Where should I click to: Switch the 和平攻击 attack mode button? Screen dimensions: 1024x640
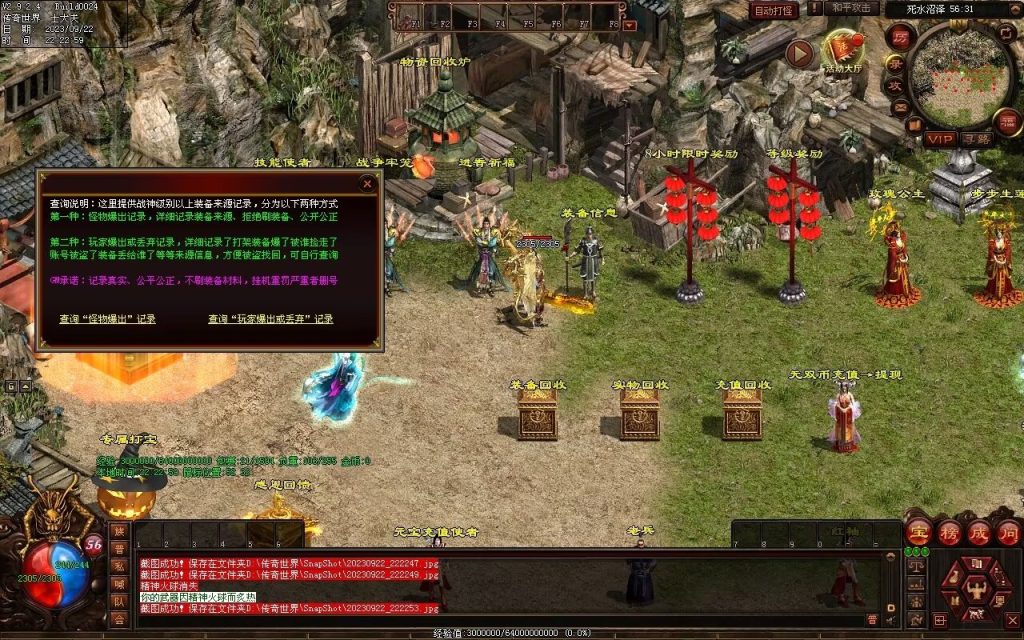(853, 8)
